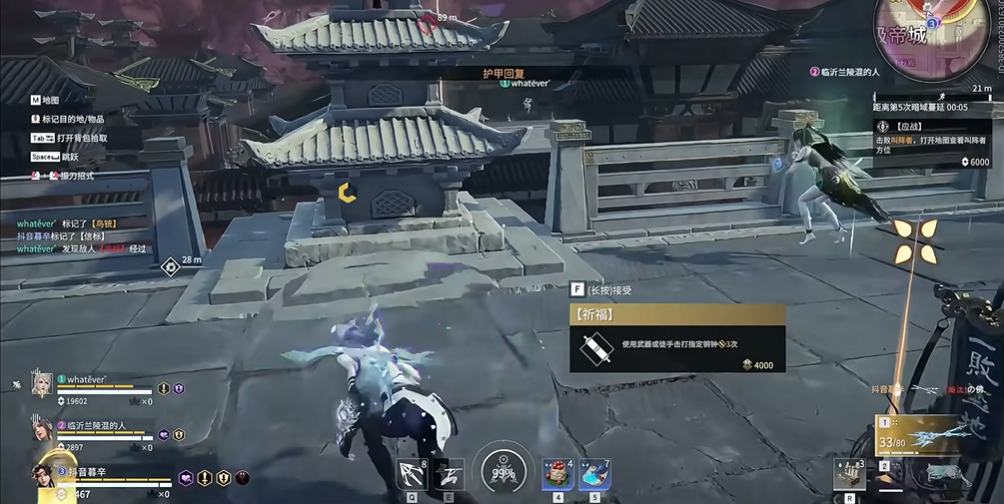Use the red consumable in slot 4
The height and width of the screenshot is (504, 1004).
point(558,474)
